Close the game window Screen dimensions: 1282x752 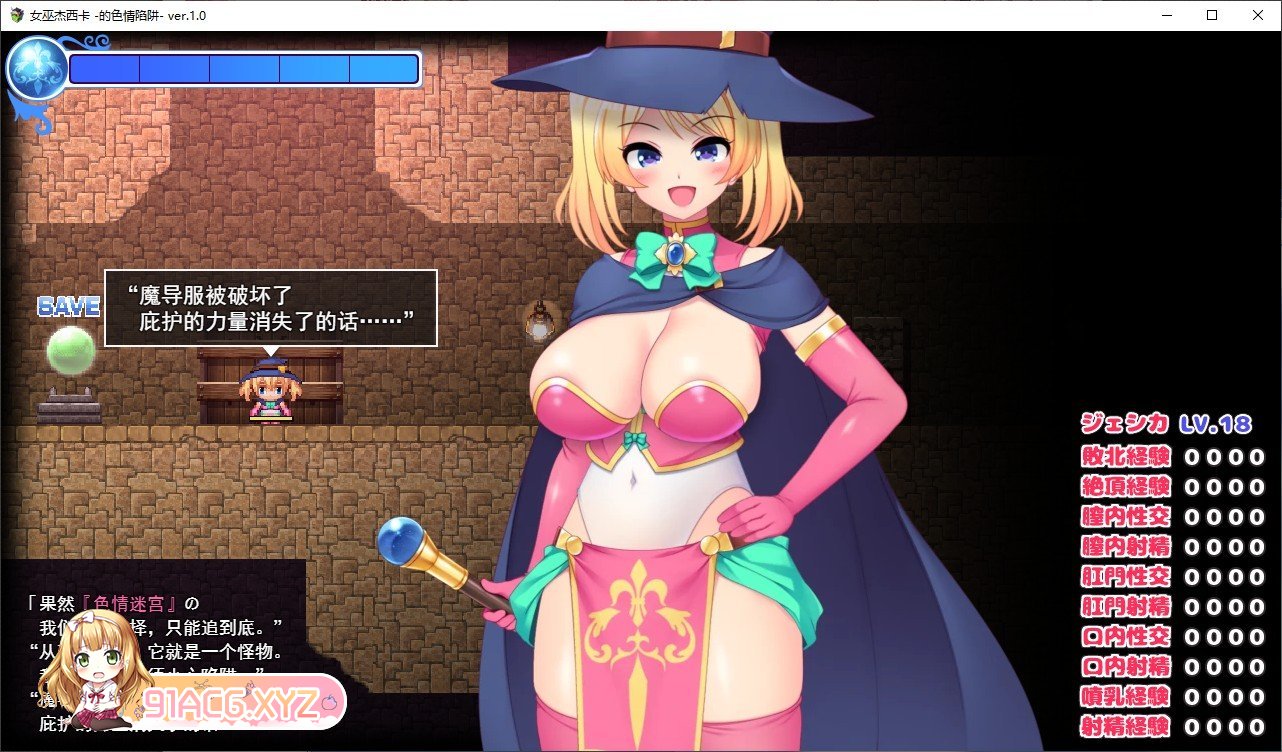pos(1258,15)
